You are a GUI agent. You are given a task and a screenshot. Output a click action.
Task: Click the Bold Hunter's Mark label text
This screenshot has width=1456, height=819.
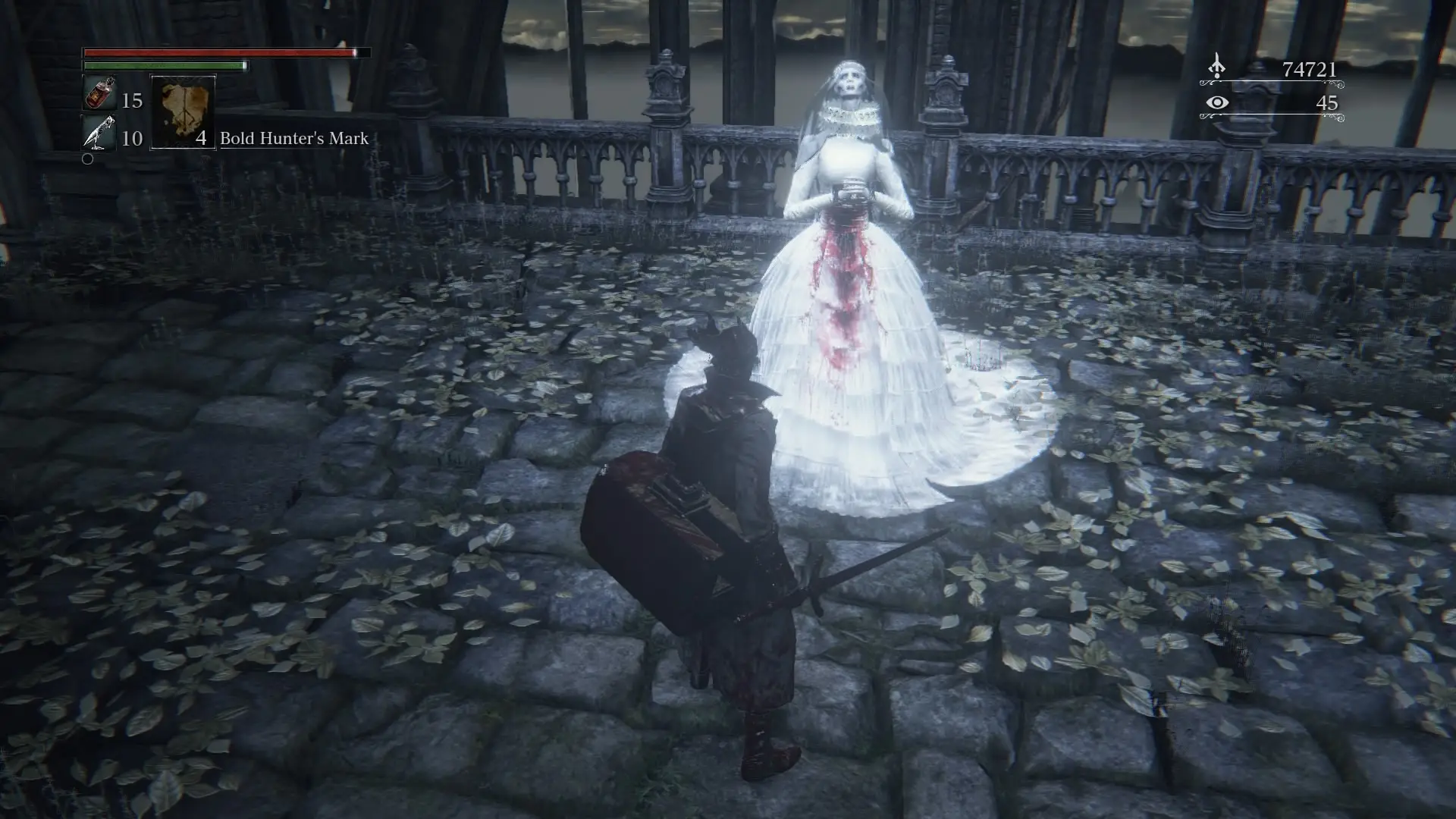coord(294,139)
